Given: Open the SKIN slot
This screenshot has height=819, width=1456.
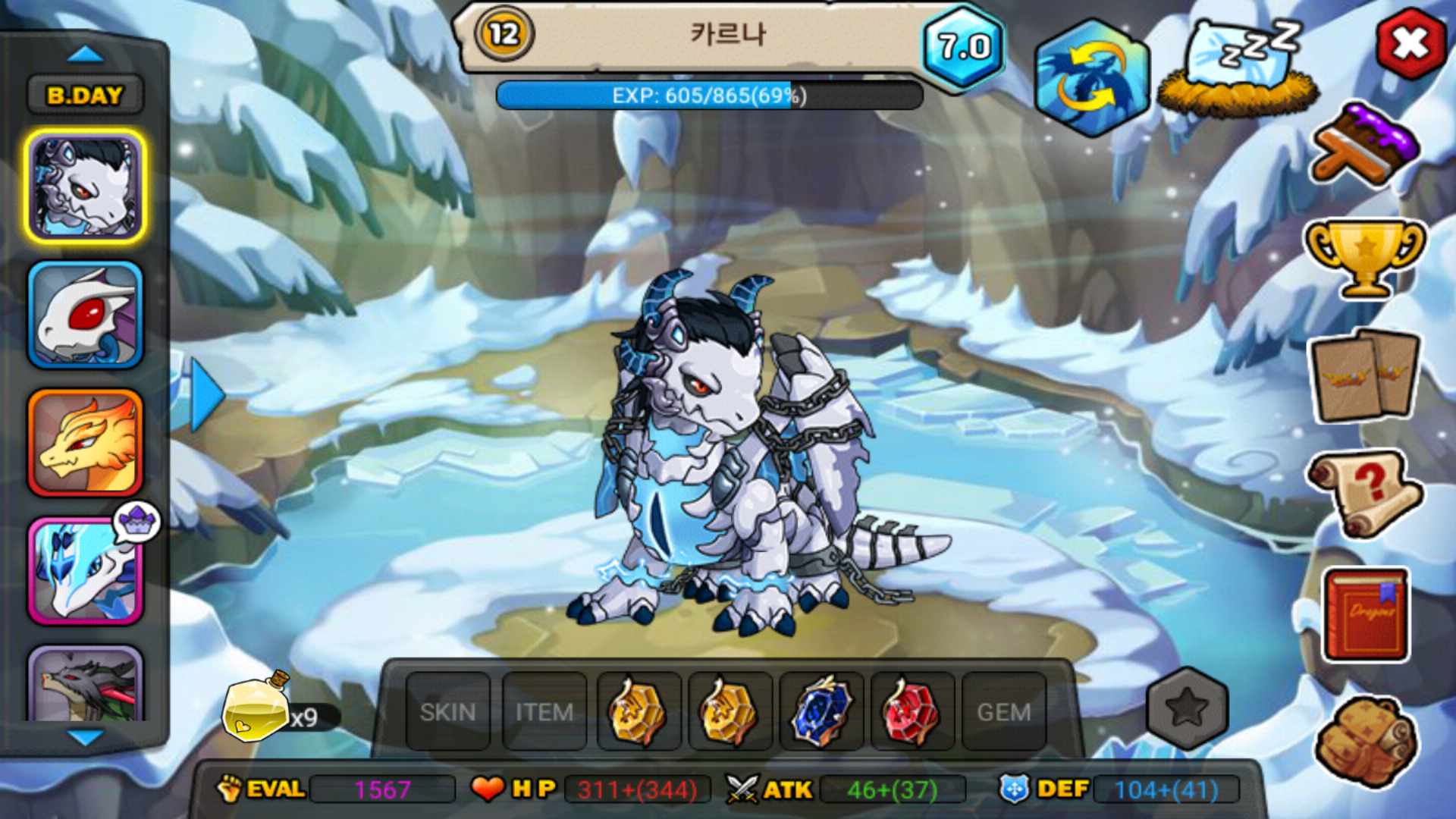Looking at the screenshot, I should [x=448, y=712].
